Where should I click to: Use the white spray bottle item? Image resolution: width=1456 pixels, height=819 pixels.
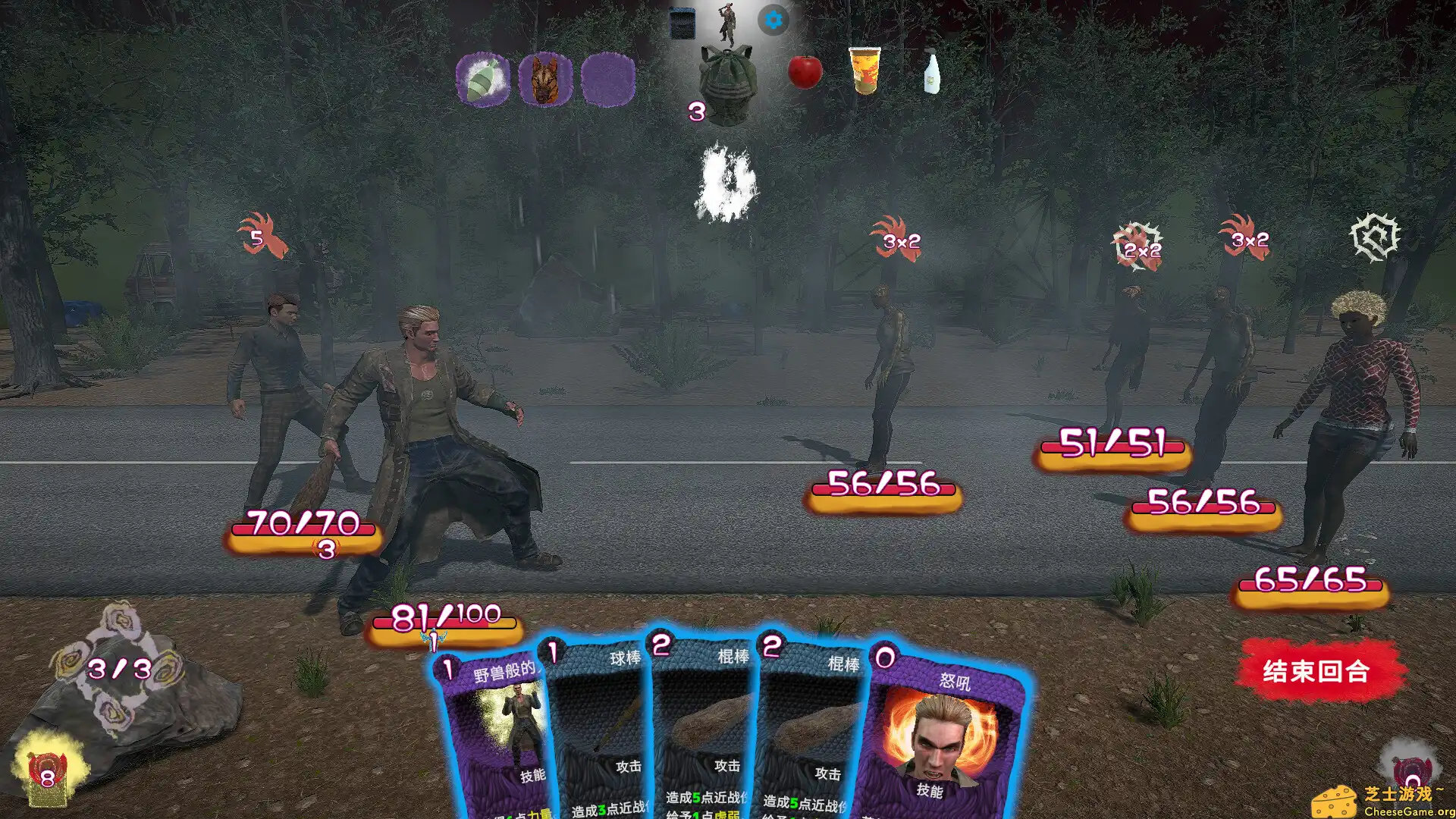[x=931, y=72]
